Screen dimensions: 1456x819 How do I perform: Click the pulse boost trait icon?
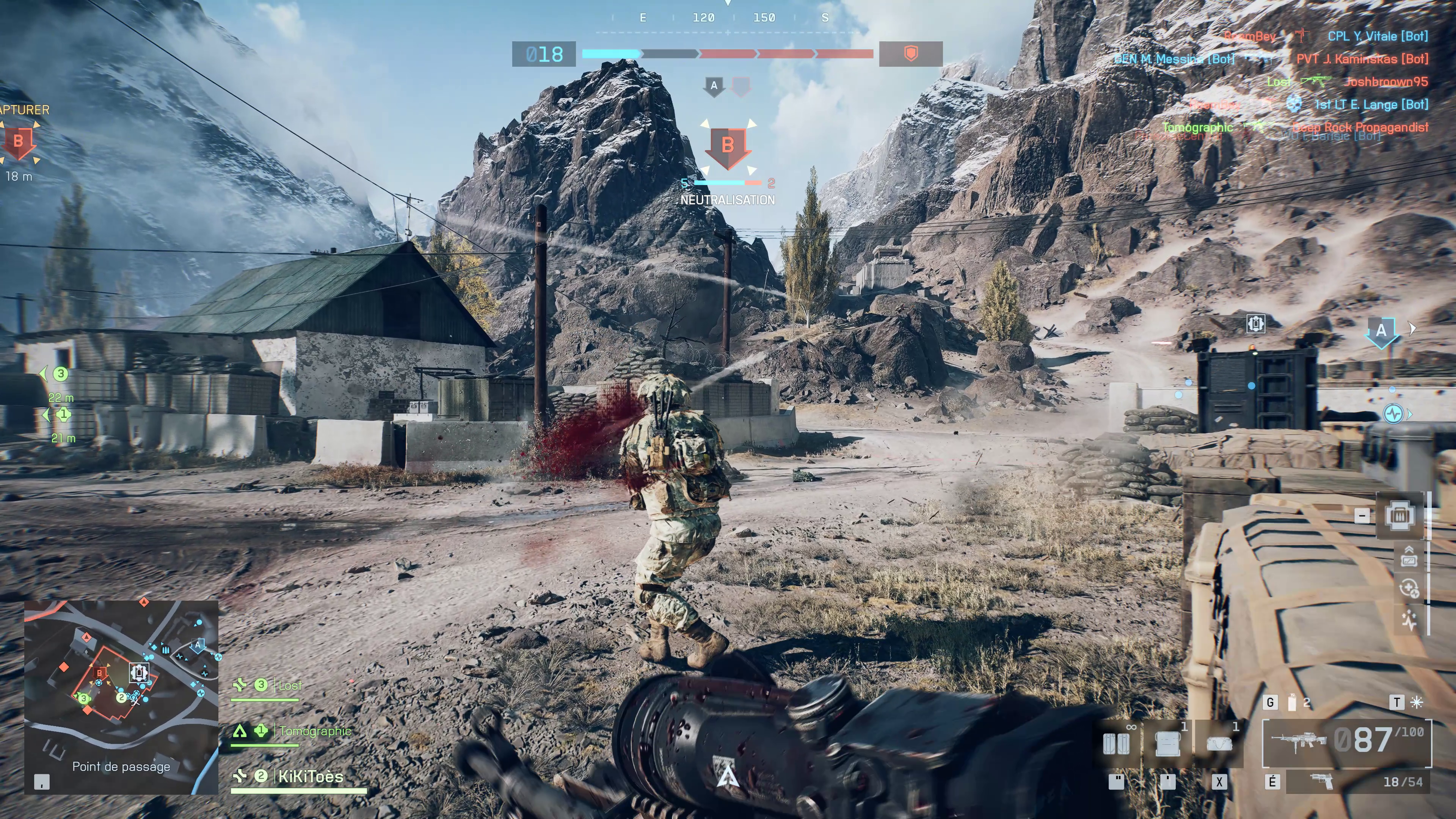[x=1408, y=620]
